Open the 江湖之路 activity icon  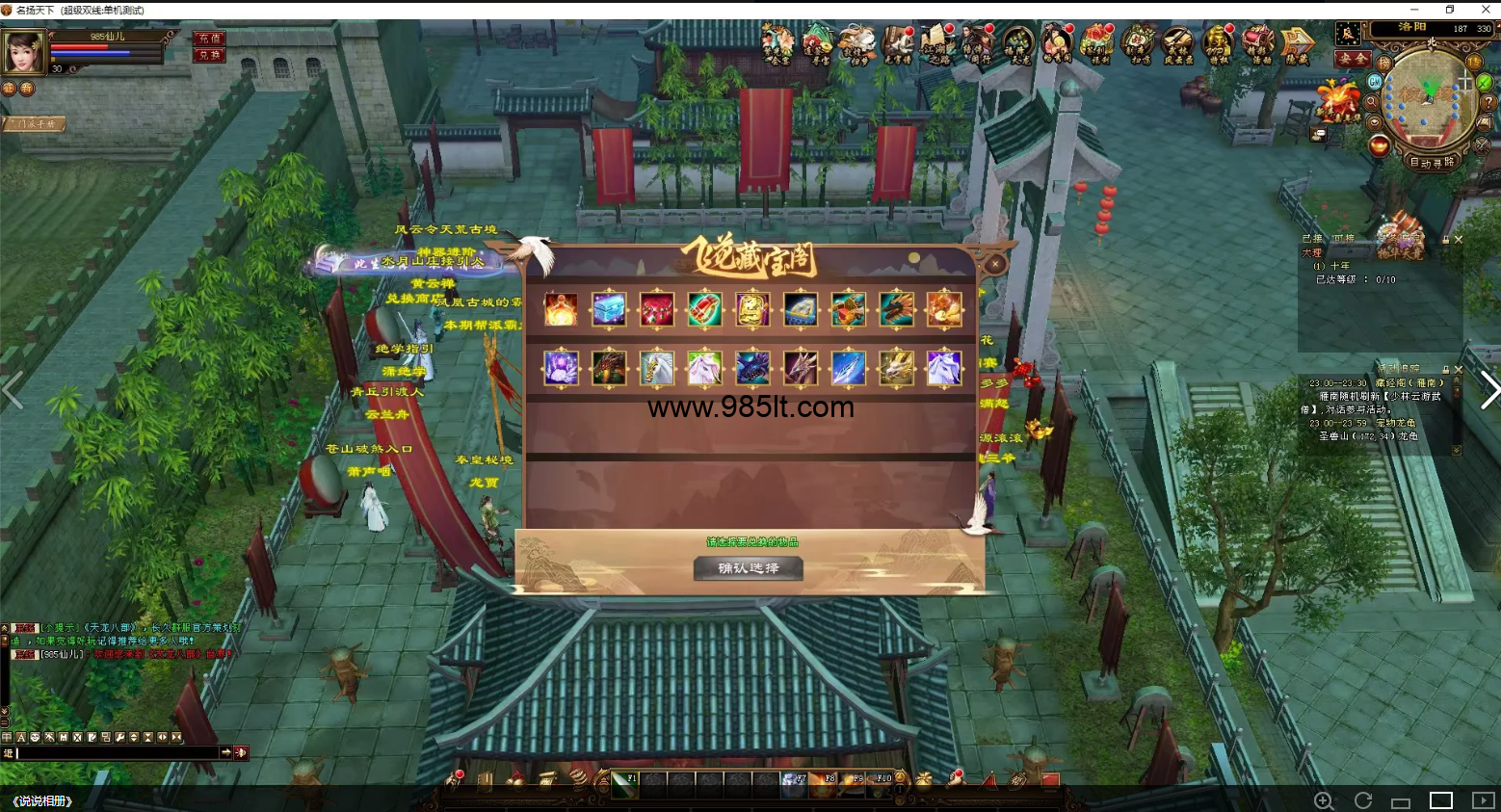(x=935, y=43)
